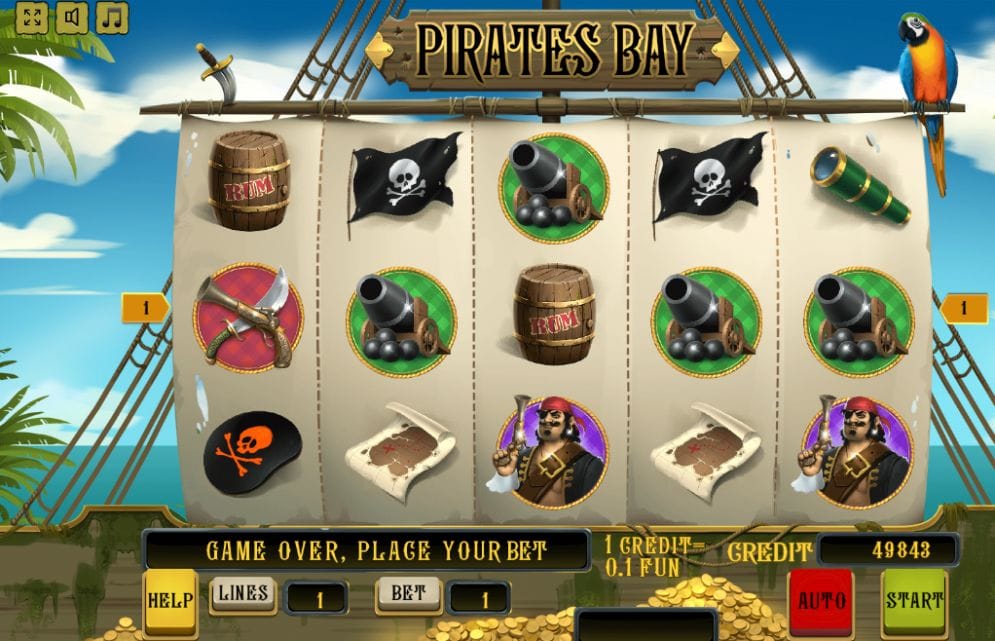Enable Auto spin mode

[820, 601]
